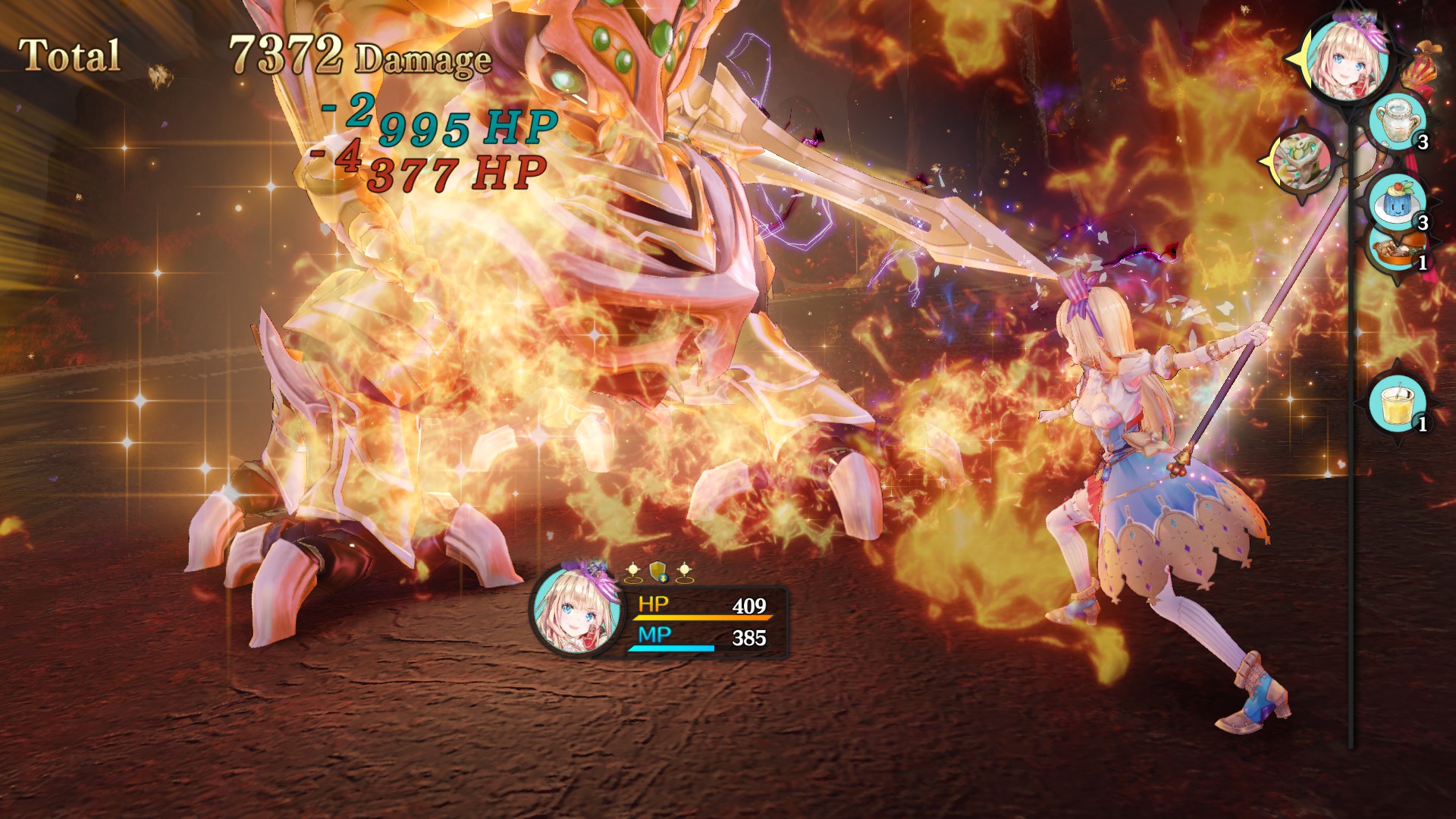The height and width of the screenshot is (819, 1456).
Task: Select the blue pudding dessert item
Action: 1397,200
